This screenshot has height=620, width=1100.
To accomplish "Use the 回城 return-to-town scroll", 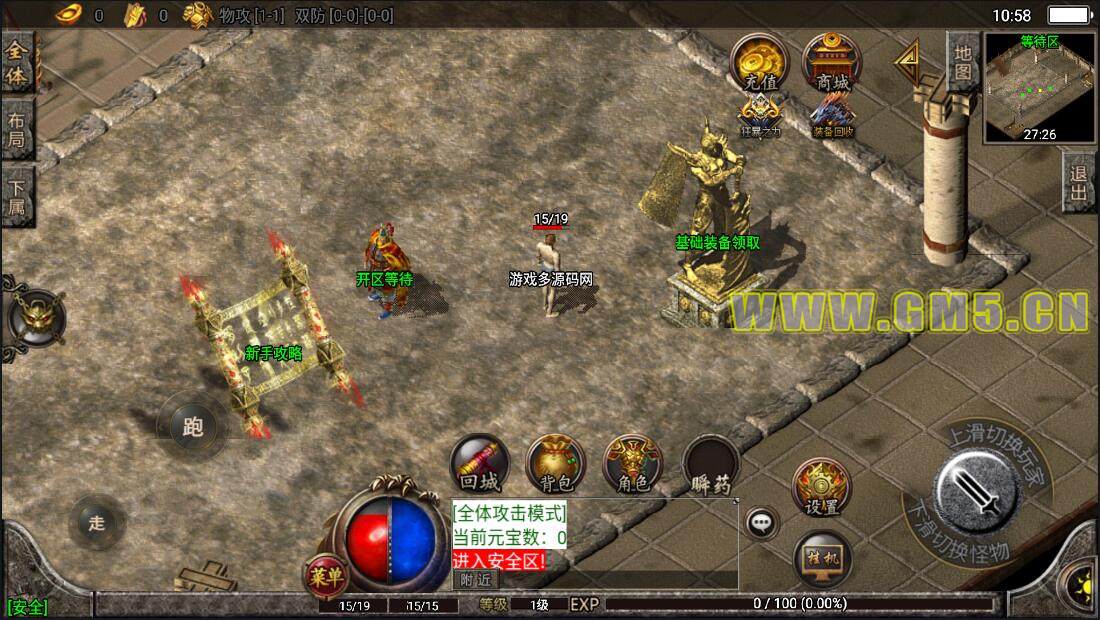I will point(478,463).
